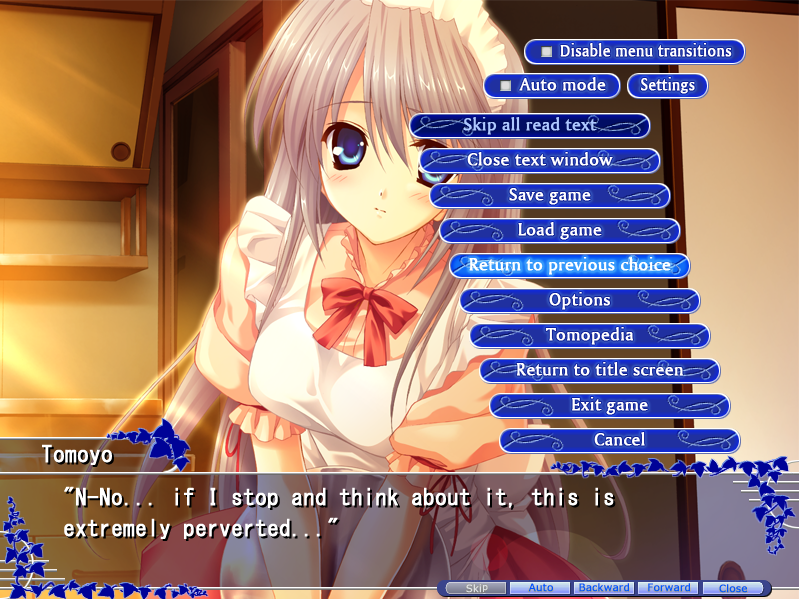Choose Return to title screen
The width and height of the screenshot is (799, 599).
[600, 370]
